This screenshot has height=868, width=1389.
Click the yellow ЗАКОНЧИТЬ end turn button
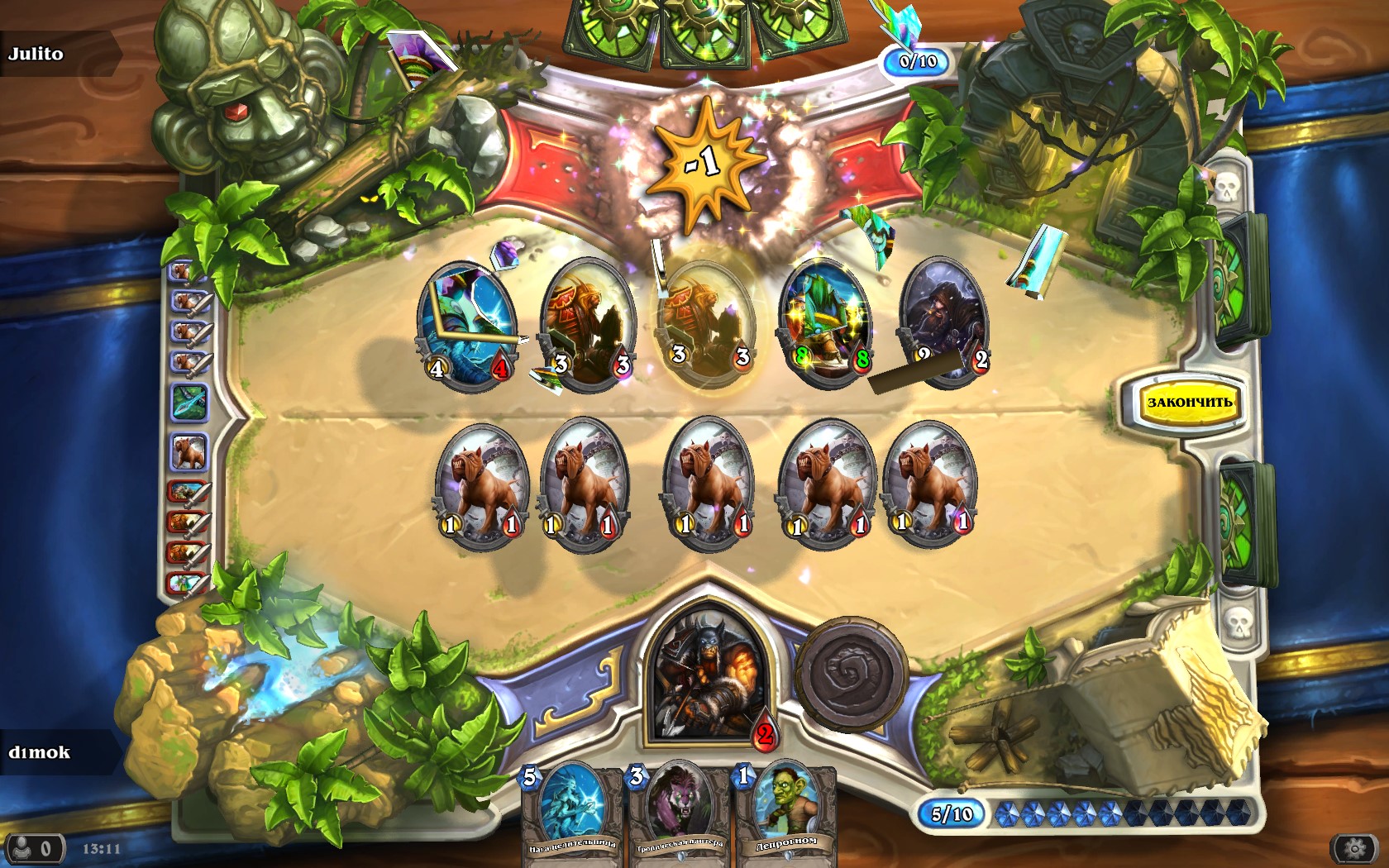tap(1189, 403)
